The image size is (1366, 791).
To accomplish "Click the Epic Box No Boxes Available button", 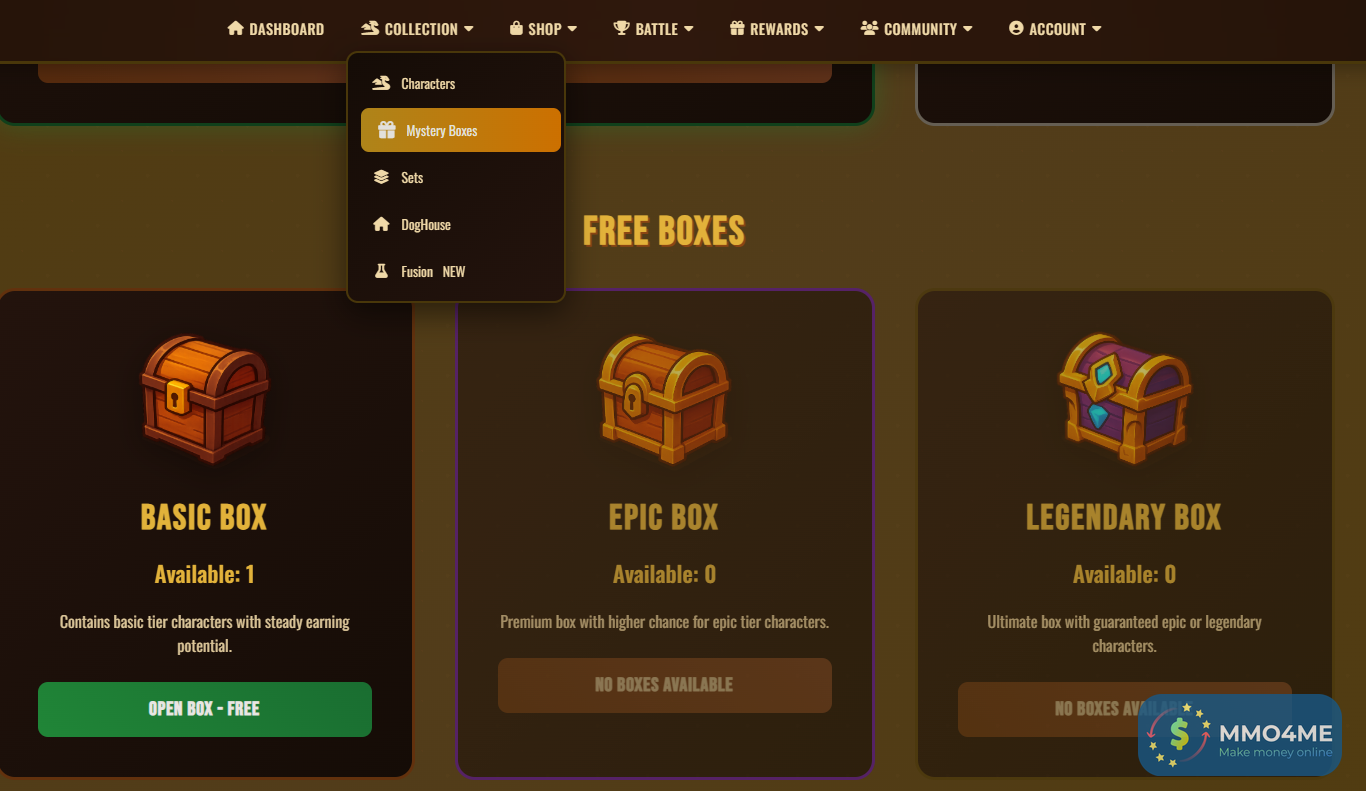I will [x=664, y=685].
